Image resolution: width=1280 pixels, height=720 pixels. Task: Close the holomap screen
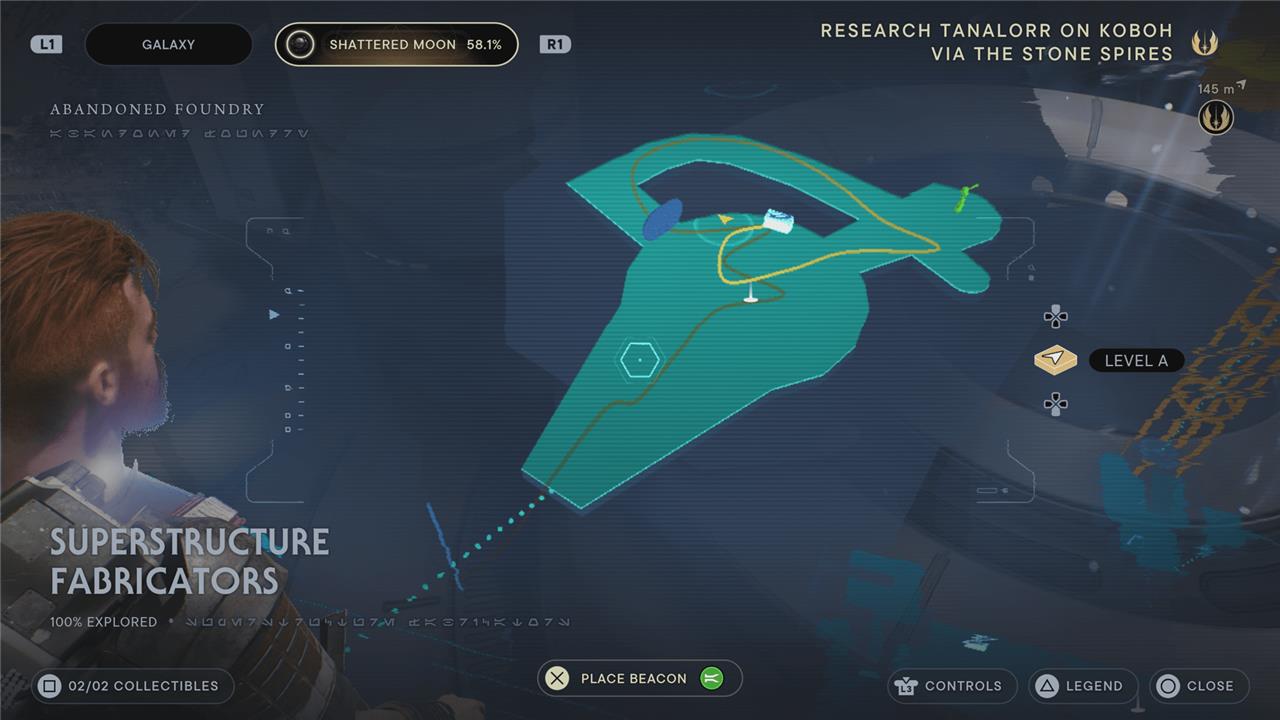point(1198,686)
